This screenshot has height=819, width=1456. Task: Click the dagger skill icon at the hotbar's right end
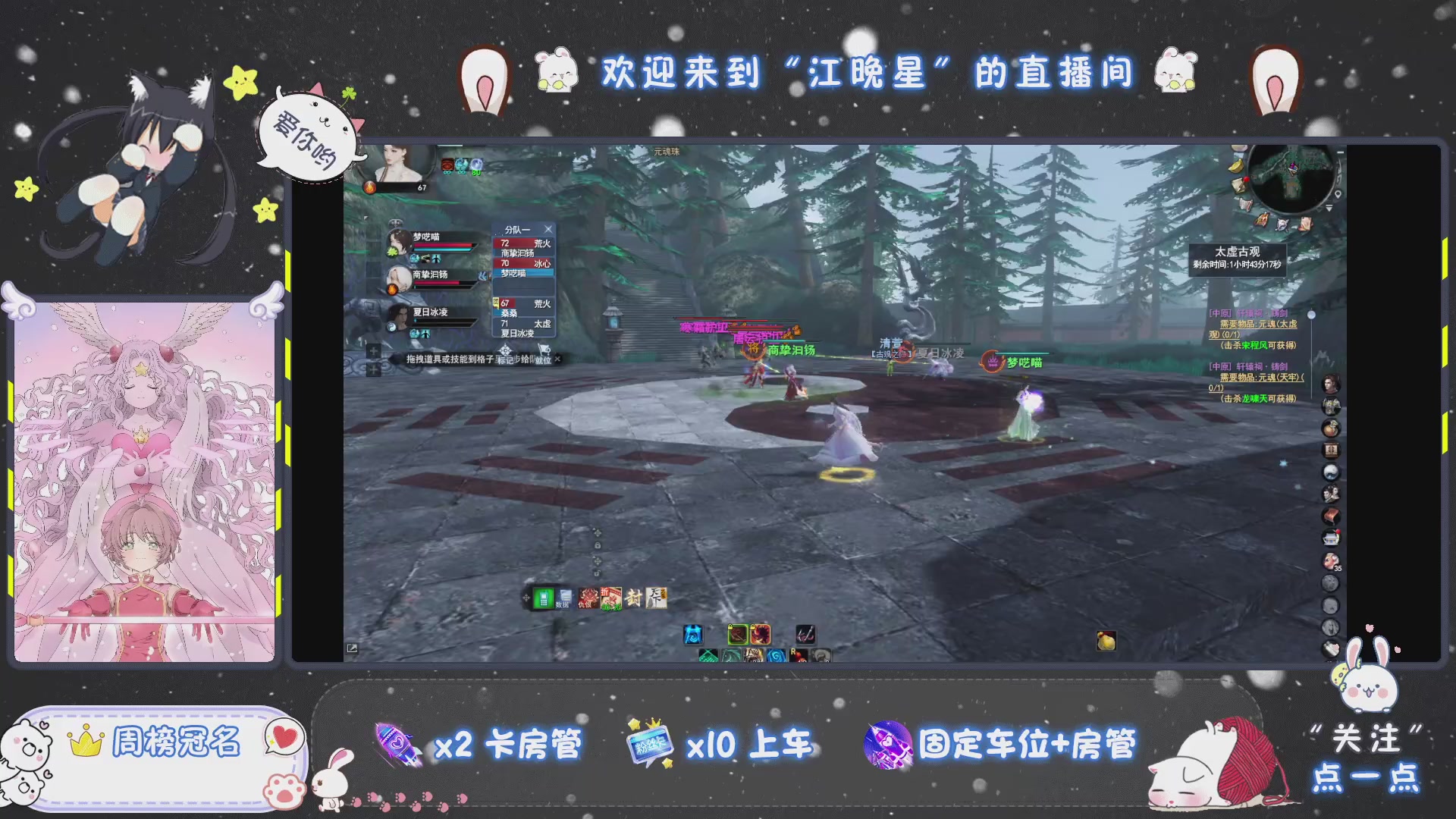pos(805,635)
